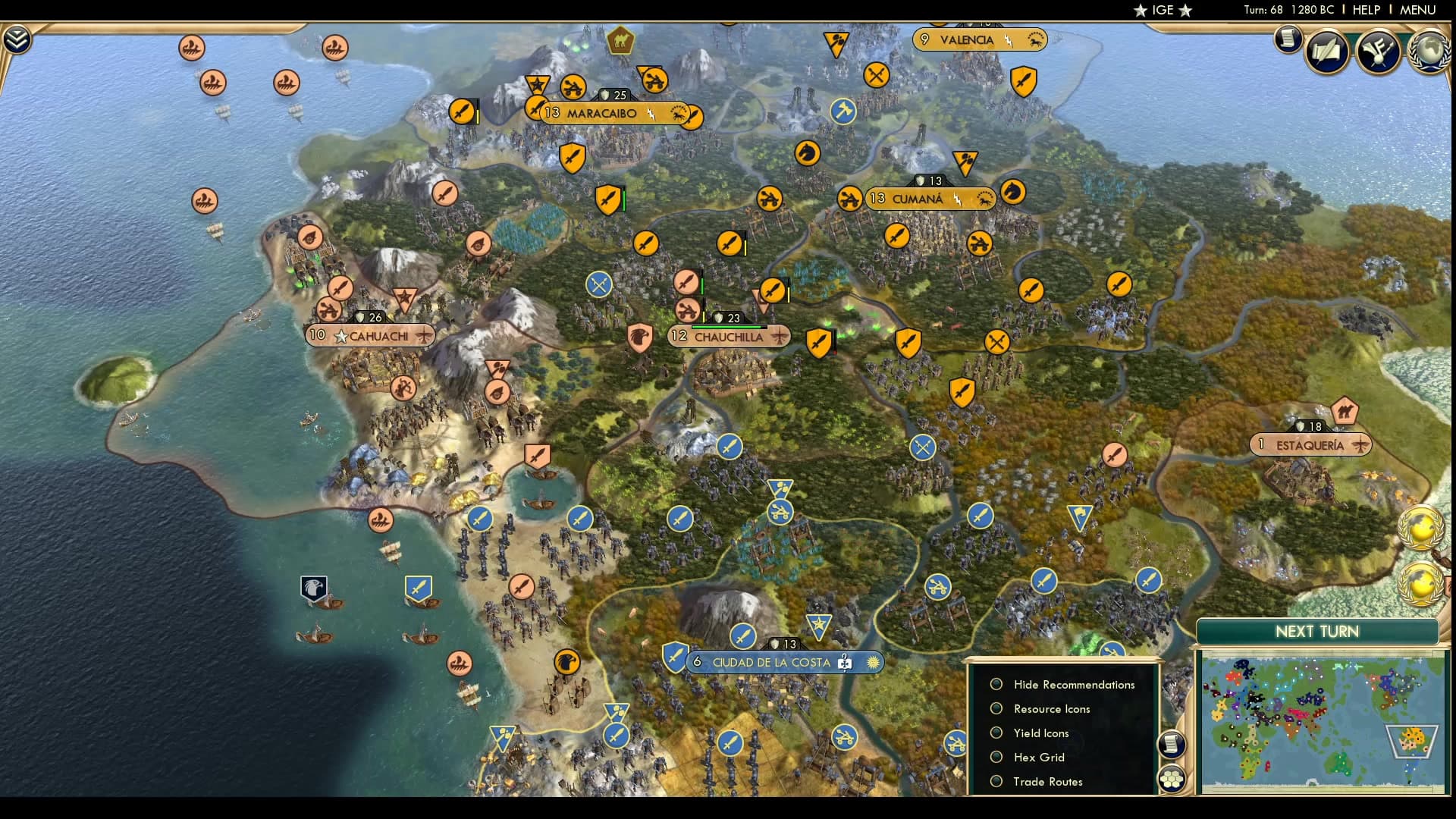This screenshot has width=1456, height=819.
Task: Toggle Resource Icons on the map
Action: pos(996,708)
